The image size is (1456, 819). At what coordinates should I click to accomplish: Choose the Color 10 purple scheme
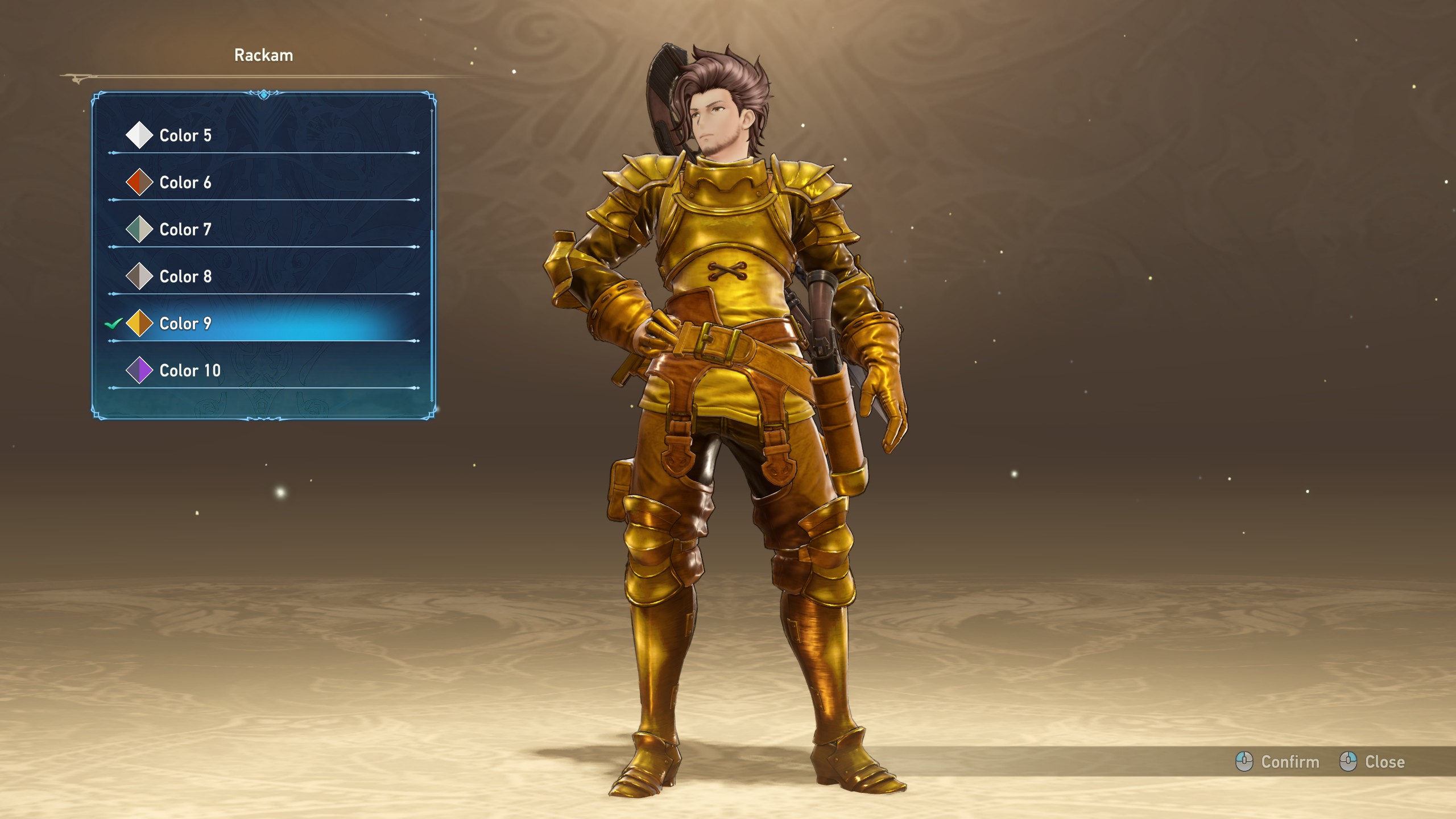pyautogui.click(x=190, y=371)
